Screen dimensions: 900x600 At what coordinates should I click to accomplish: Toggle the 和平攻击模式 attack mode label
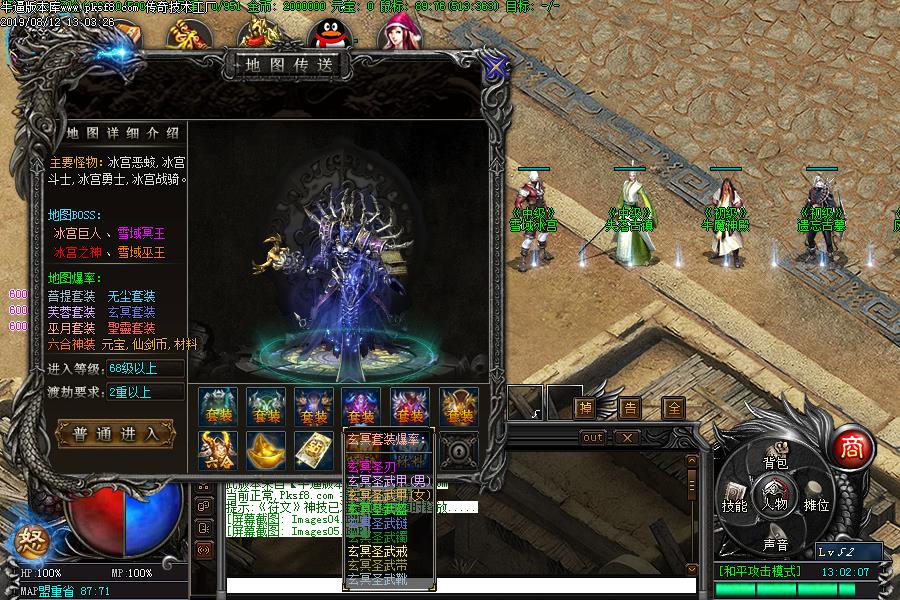tap(759, 572)
